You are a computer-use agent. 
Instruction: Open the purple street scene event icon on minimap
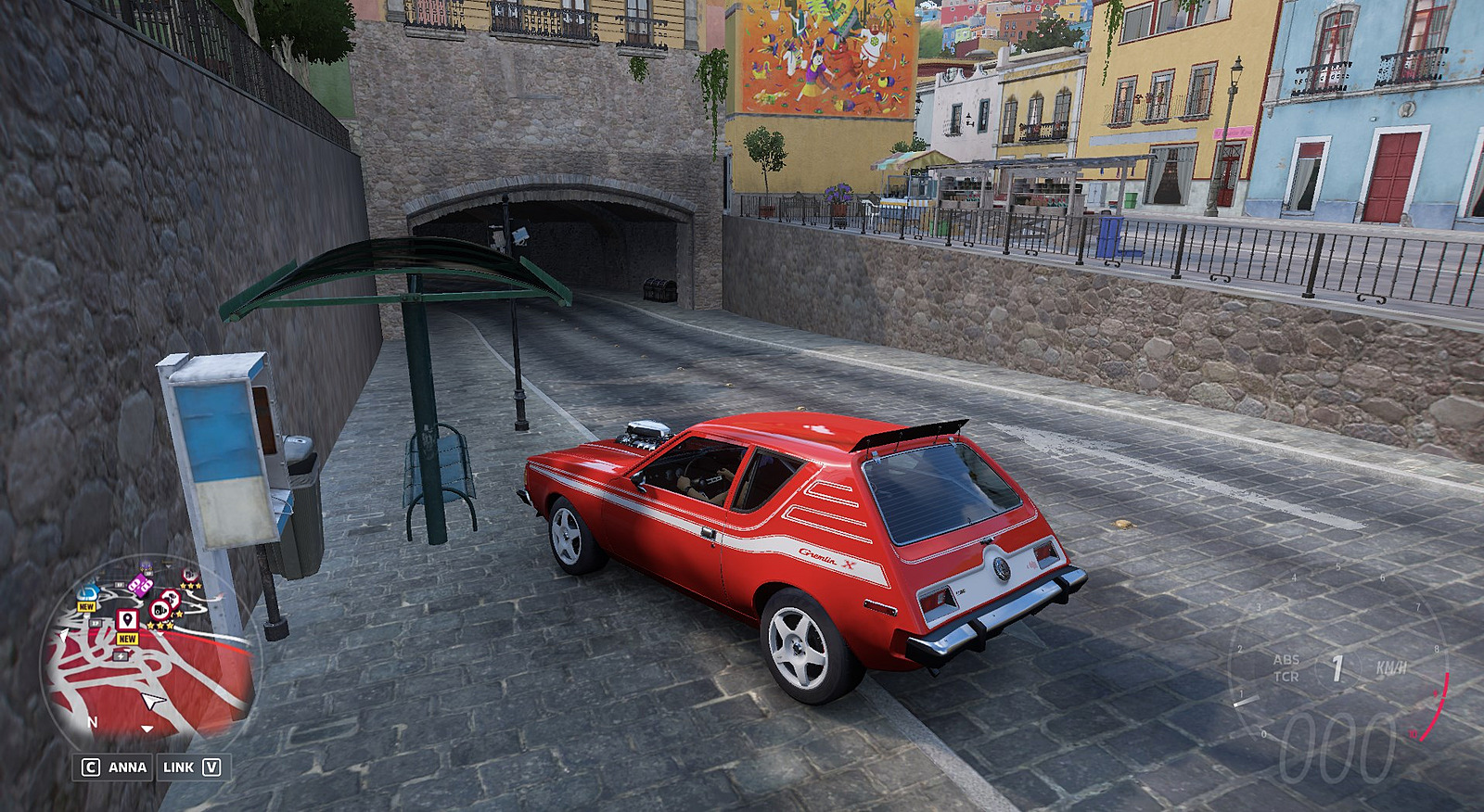[141, 585]
